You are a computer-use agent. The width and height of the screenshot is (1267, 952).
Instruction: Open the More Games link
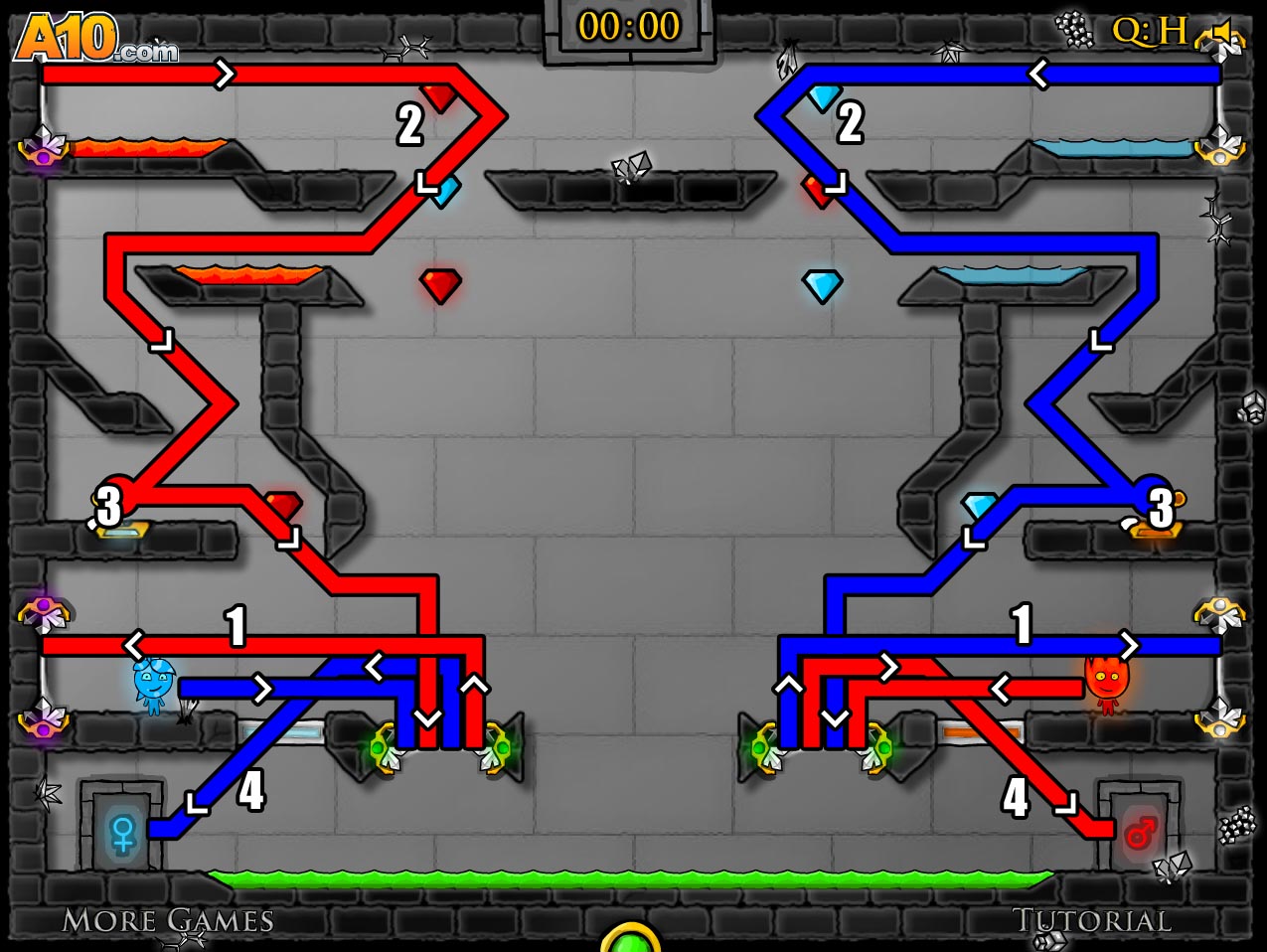coord(168,921)
